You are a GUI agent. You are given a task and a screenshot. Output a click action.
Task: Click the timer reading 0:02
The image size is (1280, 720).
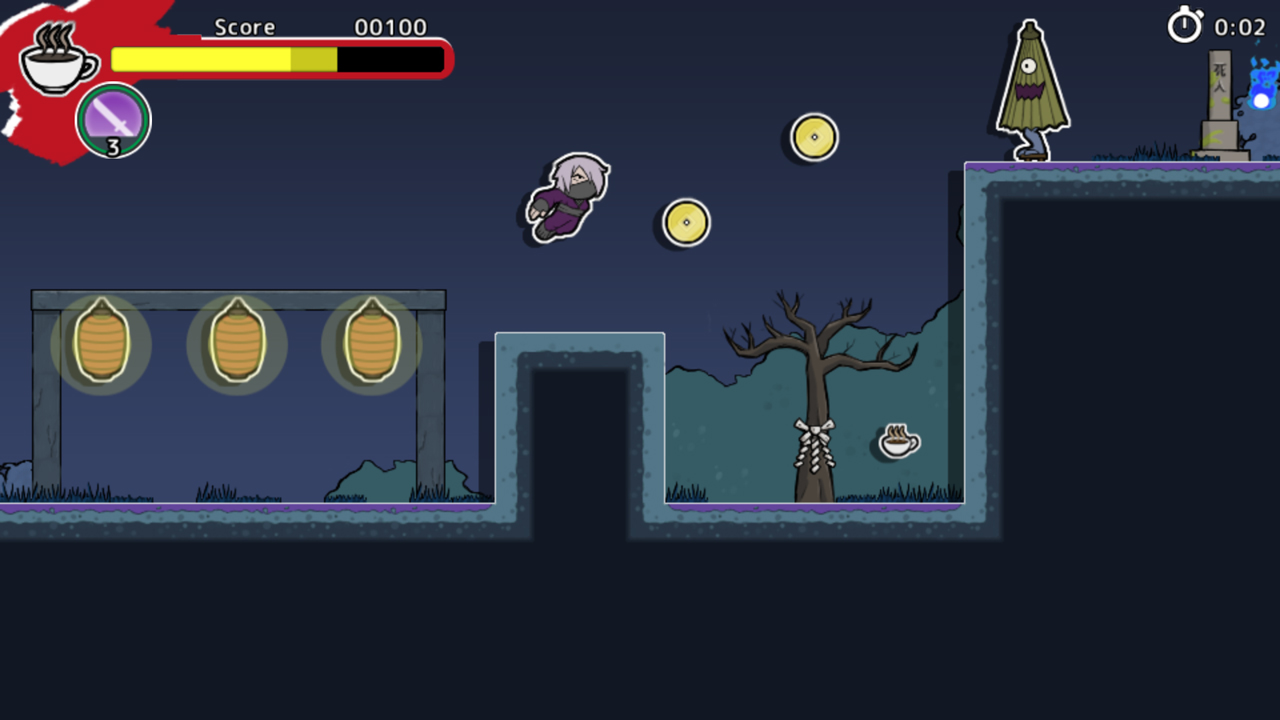click(1240, 28)
